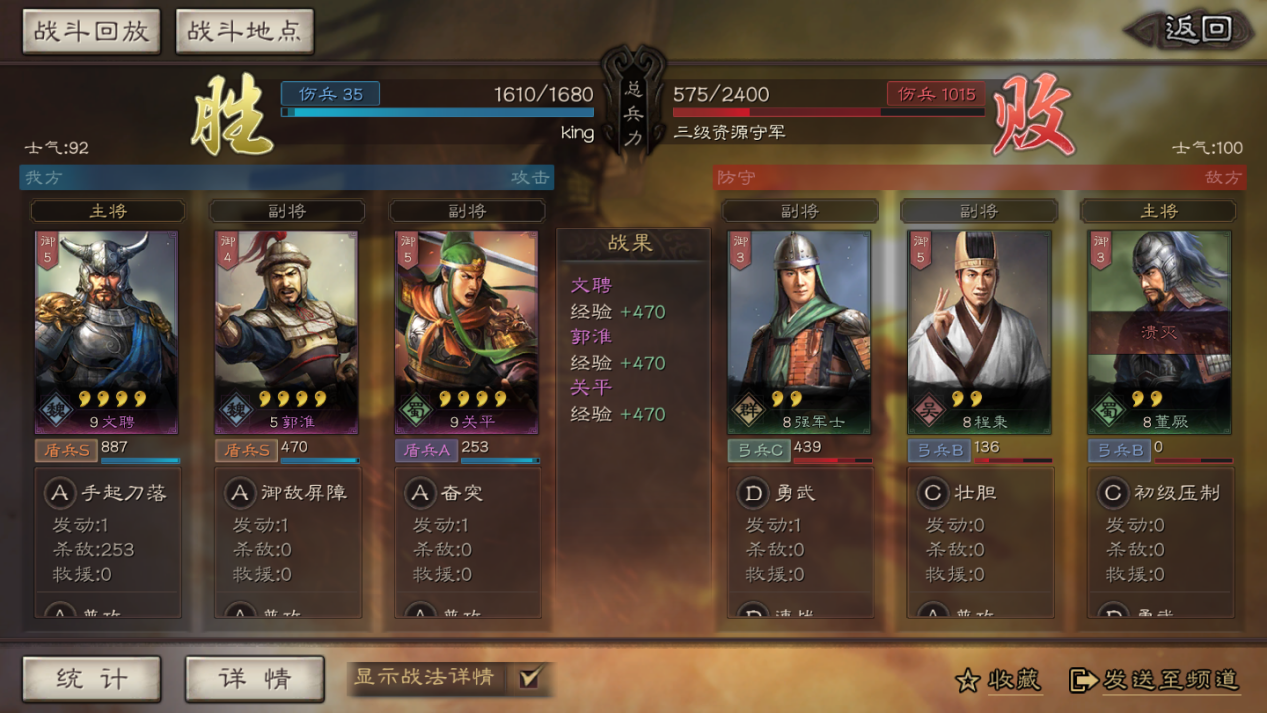
Task: Click the 手起刀落 skill entry
Action: pos(108,493)
